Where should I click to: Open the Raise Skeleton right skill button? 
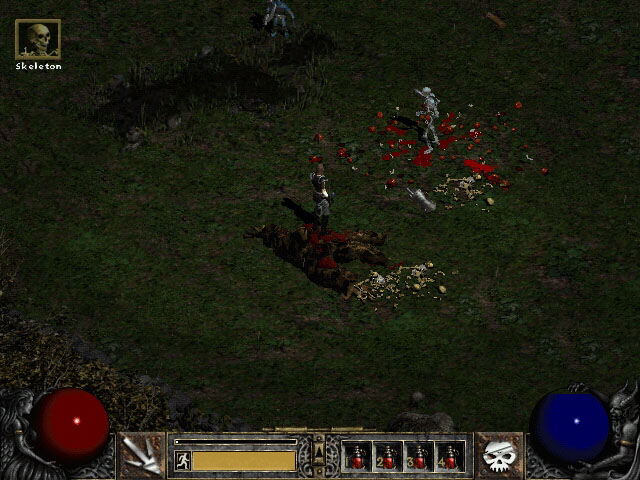[x=499, y=455]
